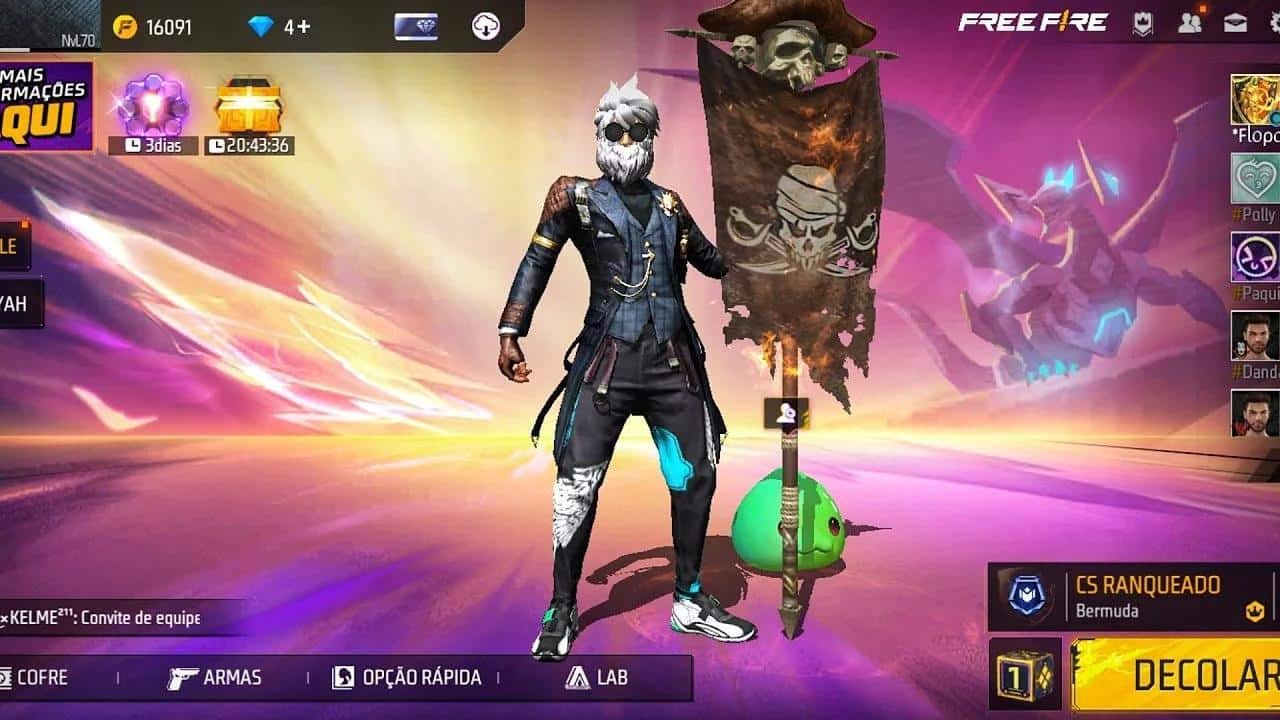Open the settings gear icon
This screenshot has height=720, width=1280.
[x=1274, y=22]
